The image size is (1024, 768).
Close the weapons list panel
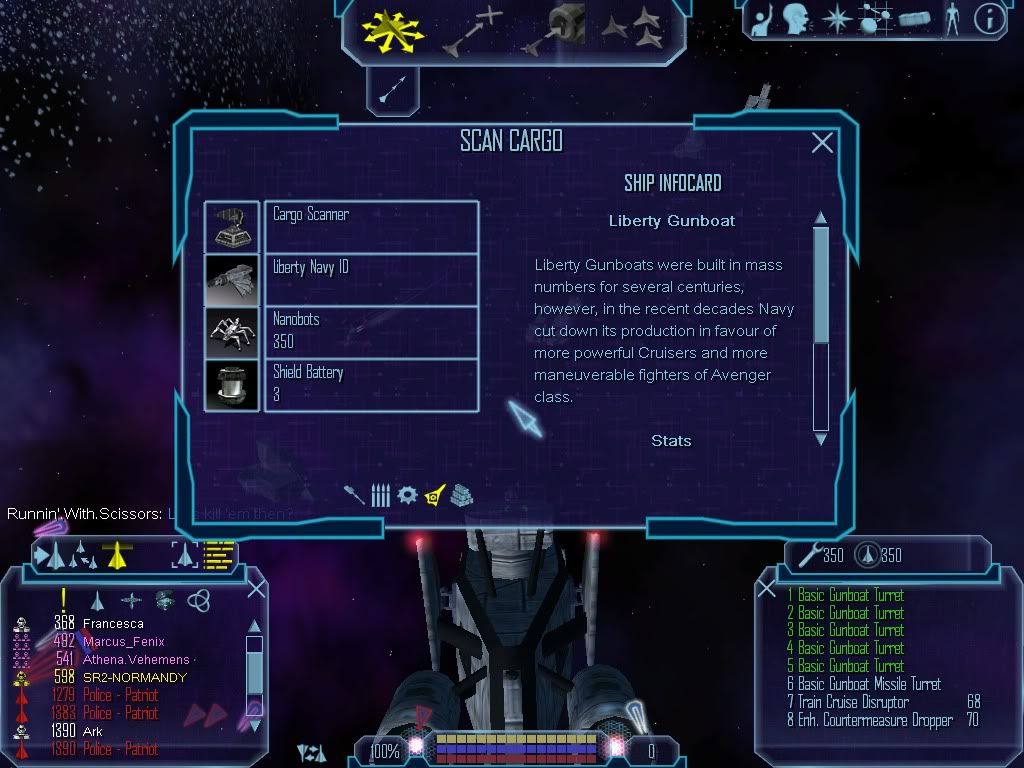(767, 589)
